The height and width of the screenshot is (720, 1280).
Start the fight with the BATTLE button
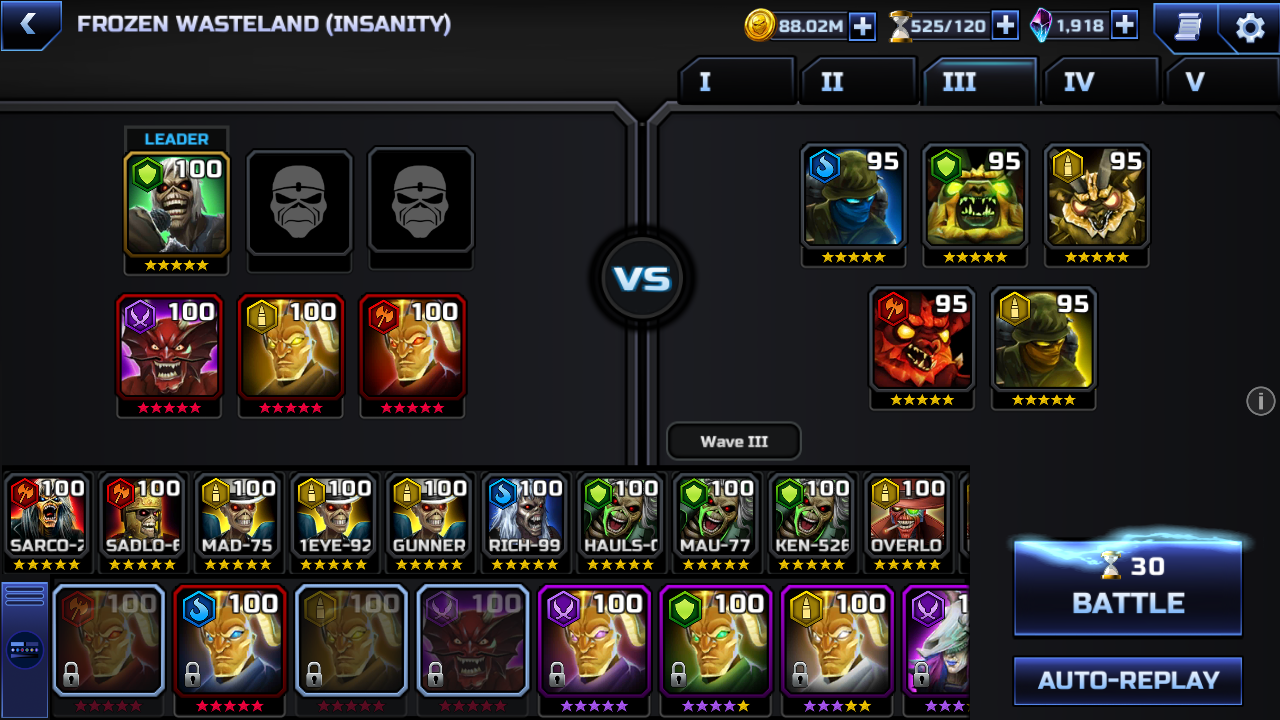[1128, 588]
